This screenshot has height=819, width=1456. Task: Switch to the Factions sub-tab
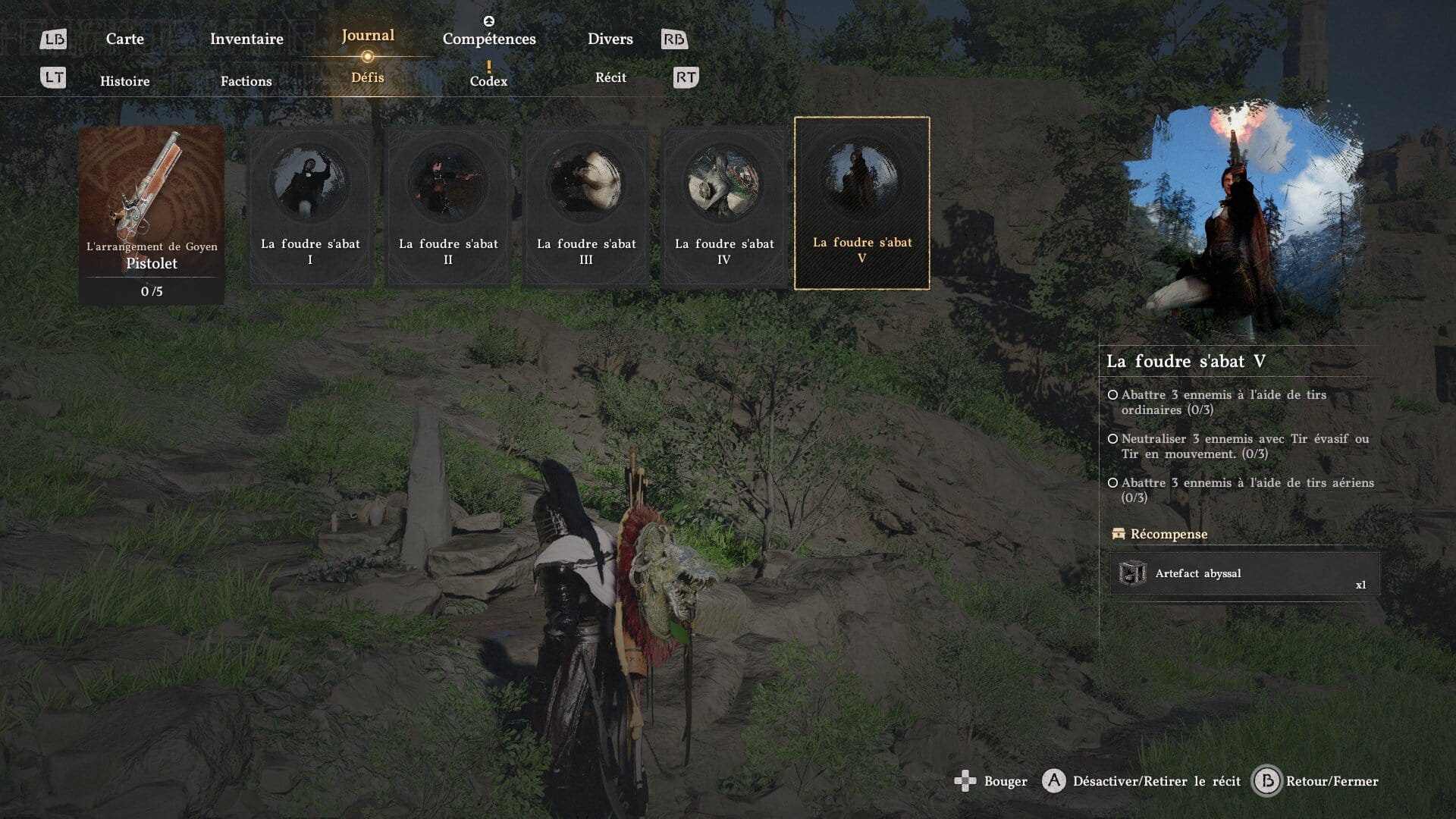[x=246, y=81]
